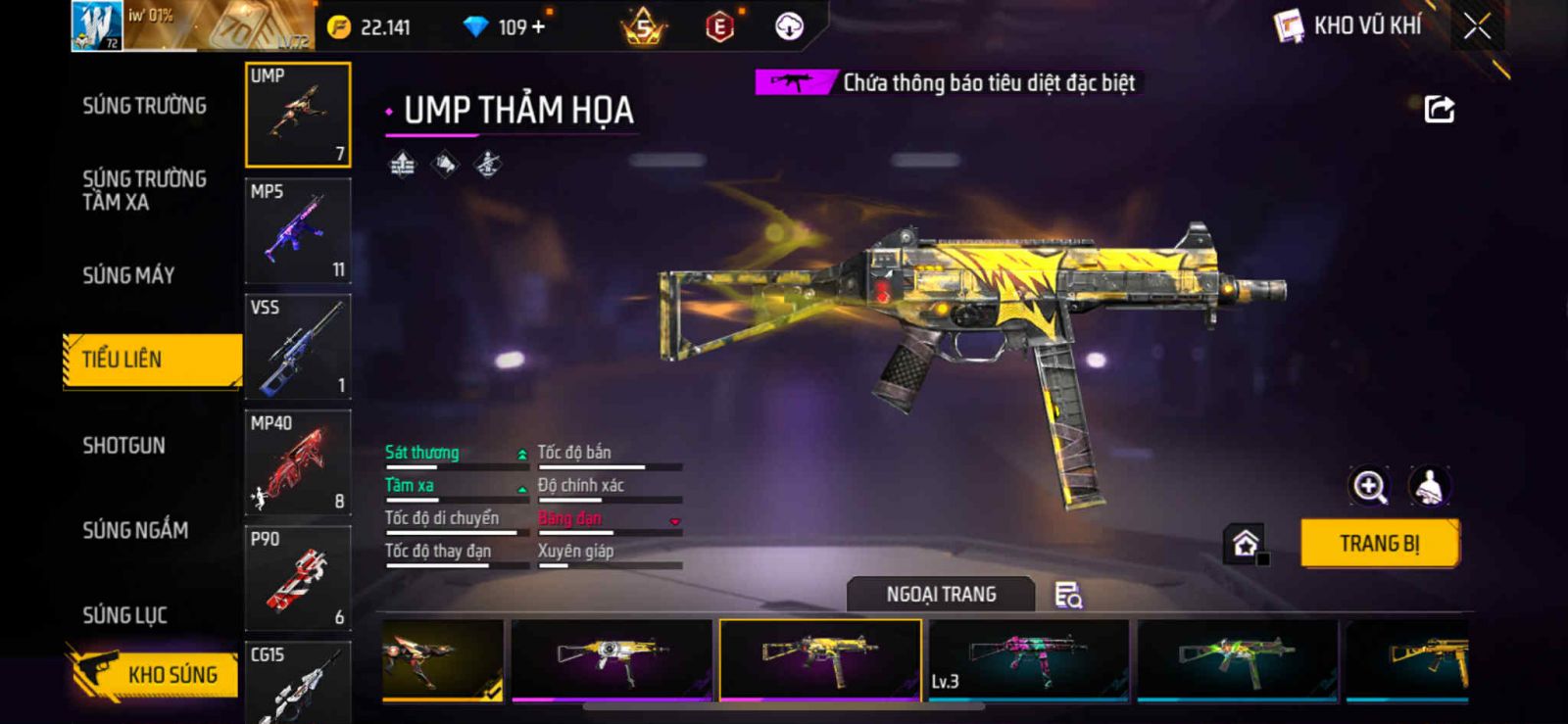This screenshot has height=724, width=1568.
Task: Choose the green UMP skin thumbnail
Action: point(1237,659)
